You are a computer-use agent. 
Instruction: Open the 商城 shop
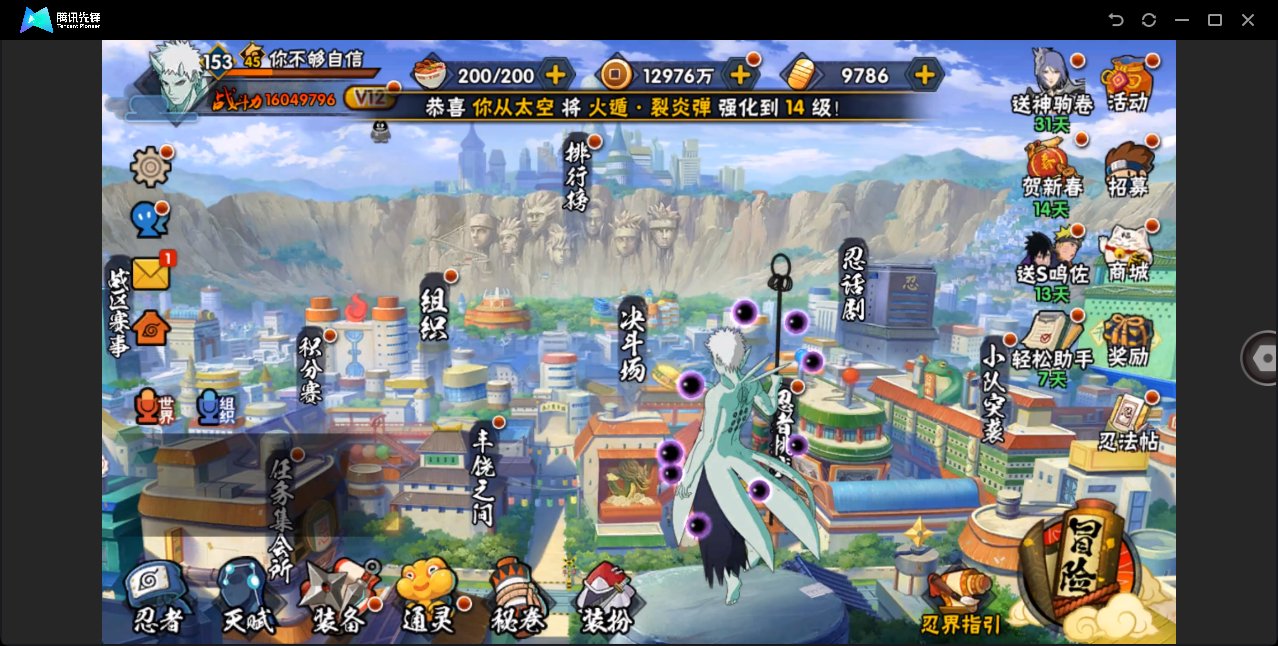pyautogui.click(x=1128, y=254)
